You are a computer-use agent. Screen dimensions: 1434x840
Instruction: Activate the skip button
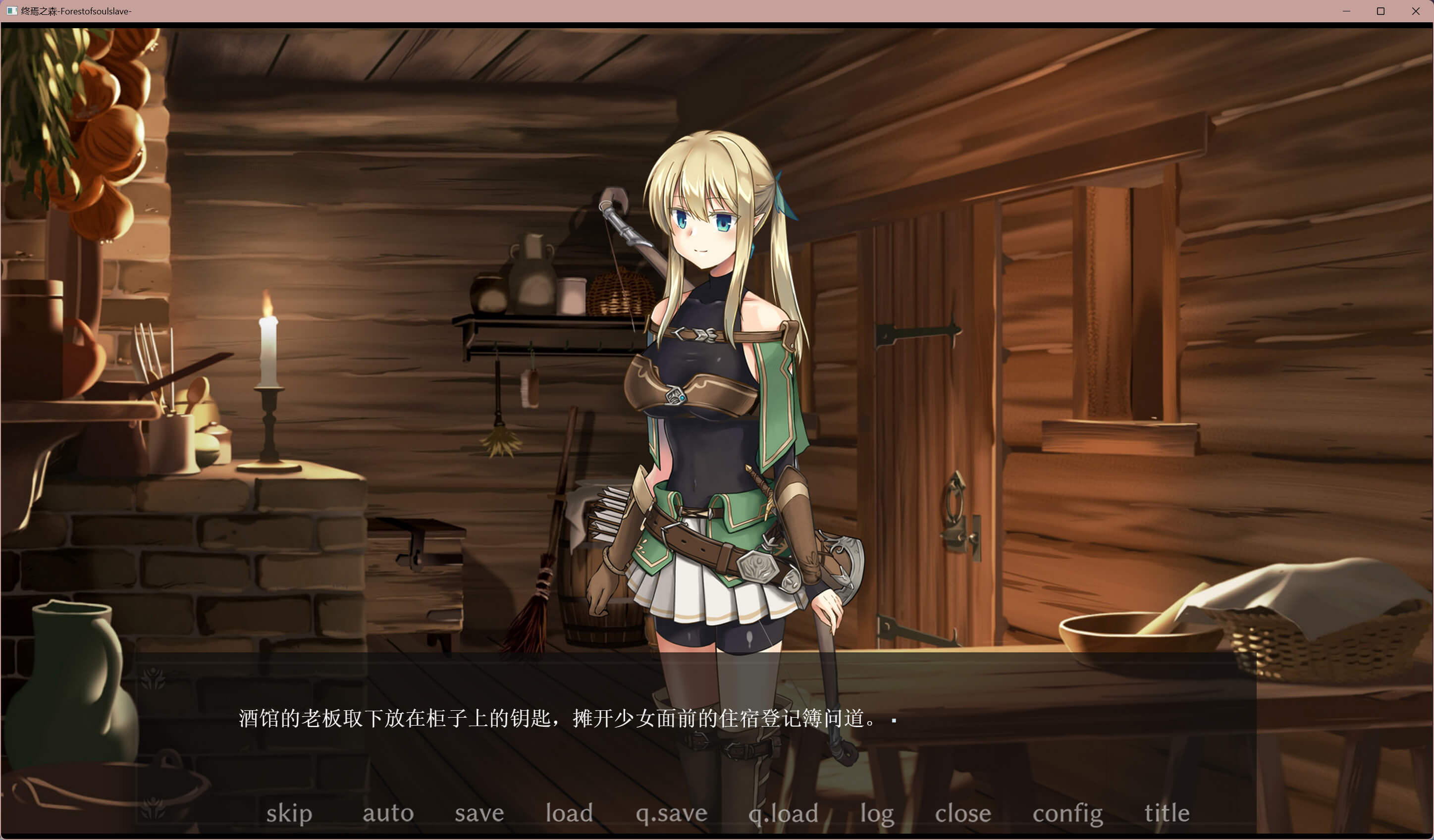(x=289, y=813)
